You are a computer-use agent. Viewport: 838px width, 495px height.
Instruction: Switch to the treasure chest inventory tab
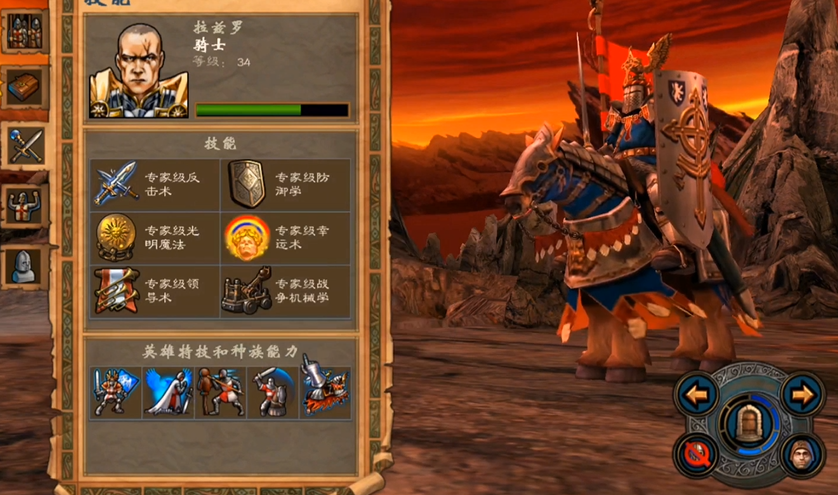(x=23, y=90)
